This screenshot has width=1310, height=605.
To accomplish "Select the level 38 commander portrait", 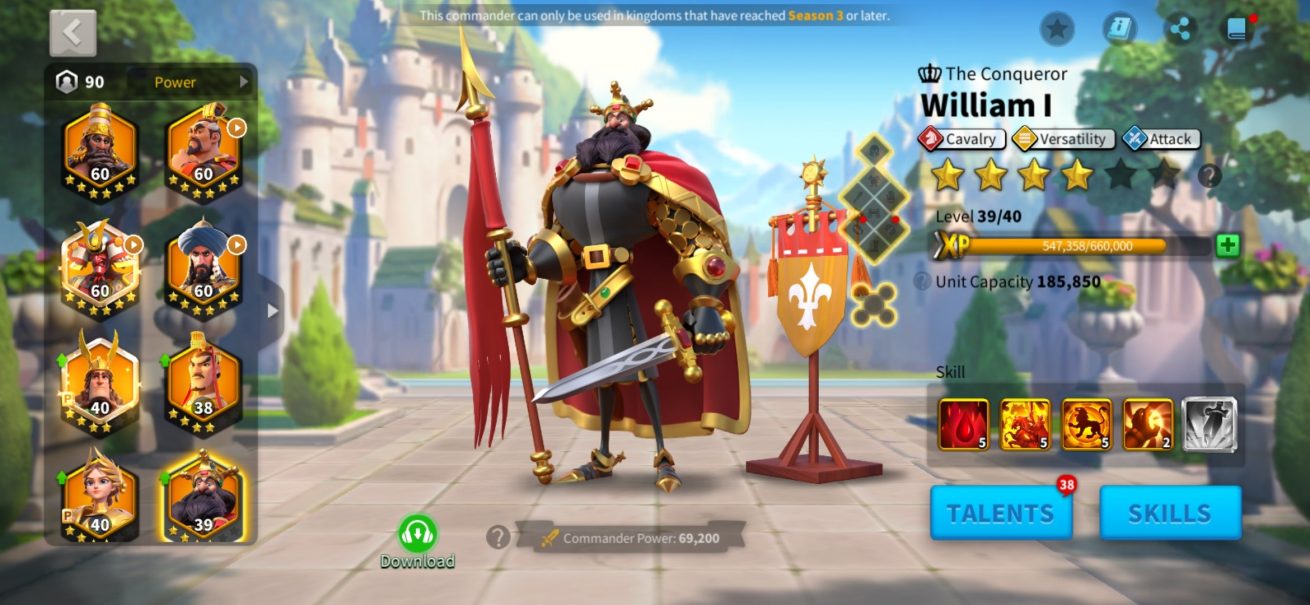I will click(203, 384).
